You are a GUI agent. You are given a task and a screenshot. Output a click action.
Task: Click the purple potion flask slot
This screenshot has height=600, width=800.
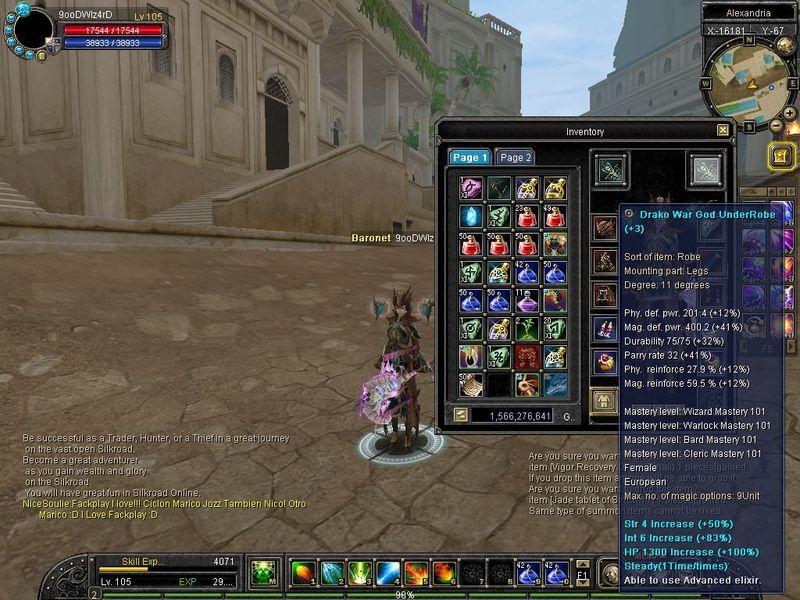pos(526,300)
